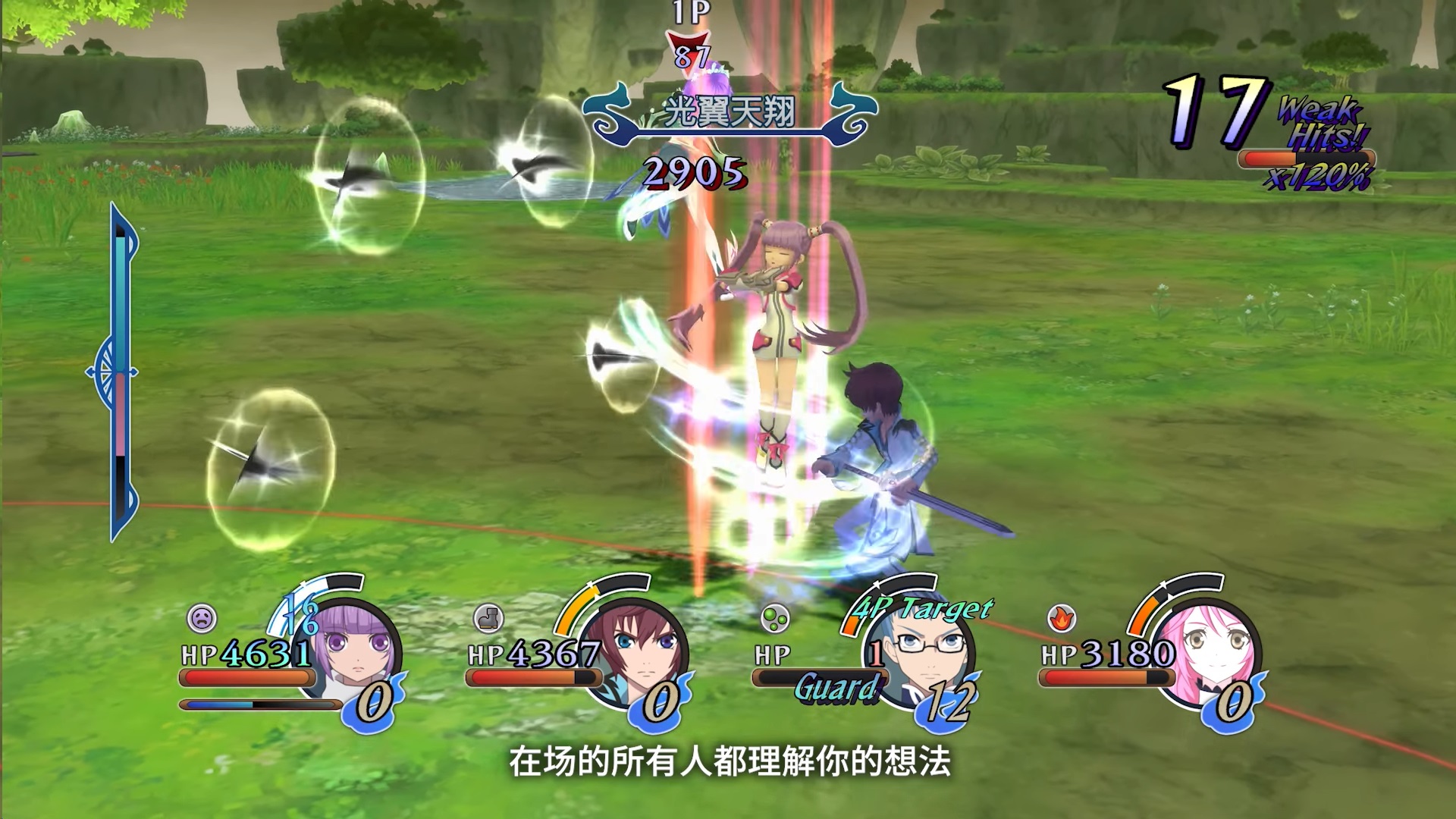
Task: Click the wheel emblem on the left gauge
Action: [x=112, y=372]
